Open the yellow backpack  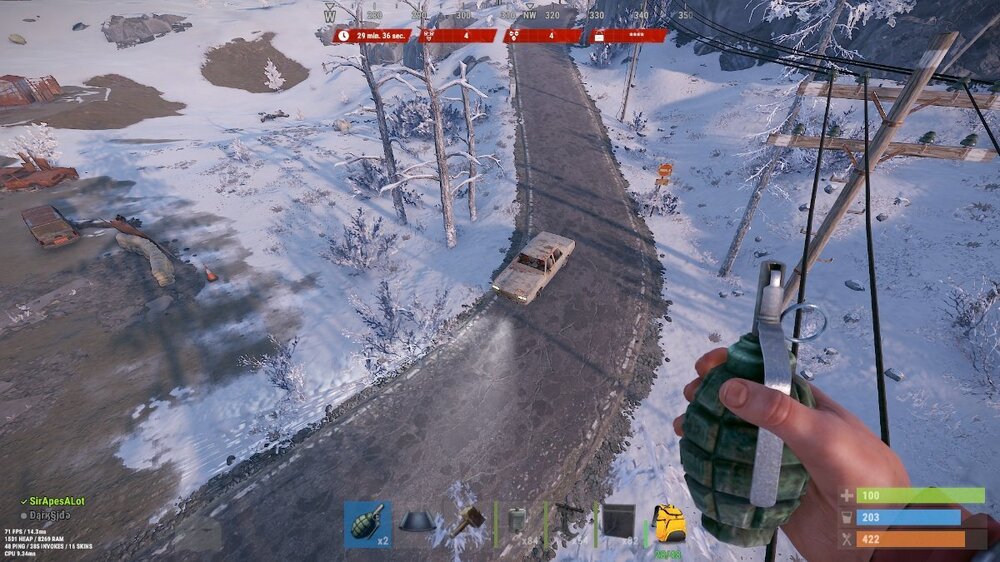(668, 524)
